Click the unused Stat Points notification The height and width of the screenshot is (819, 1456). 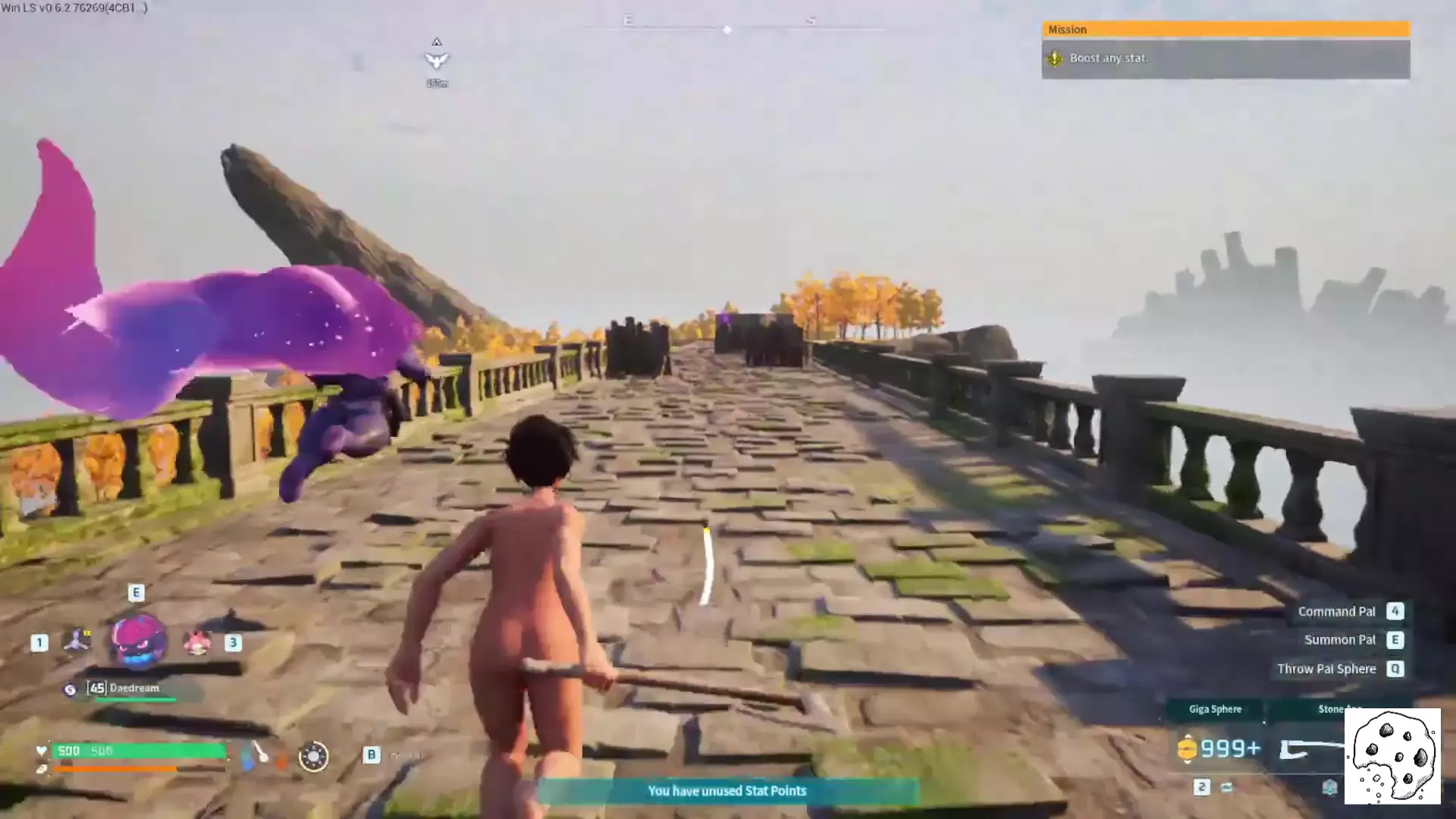click(x=726, y=791)
